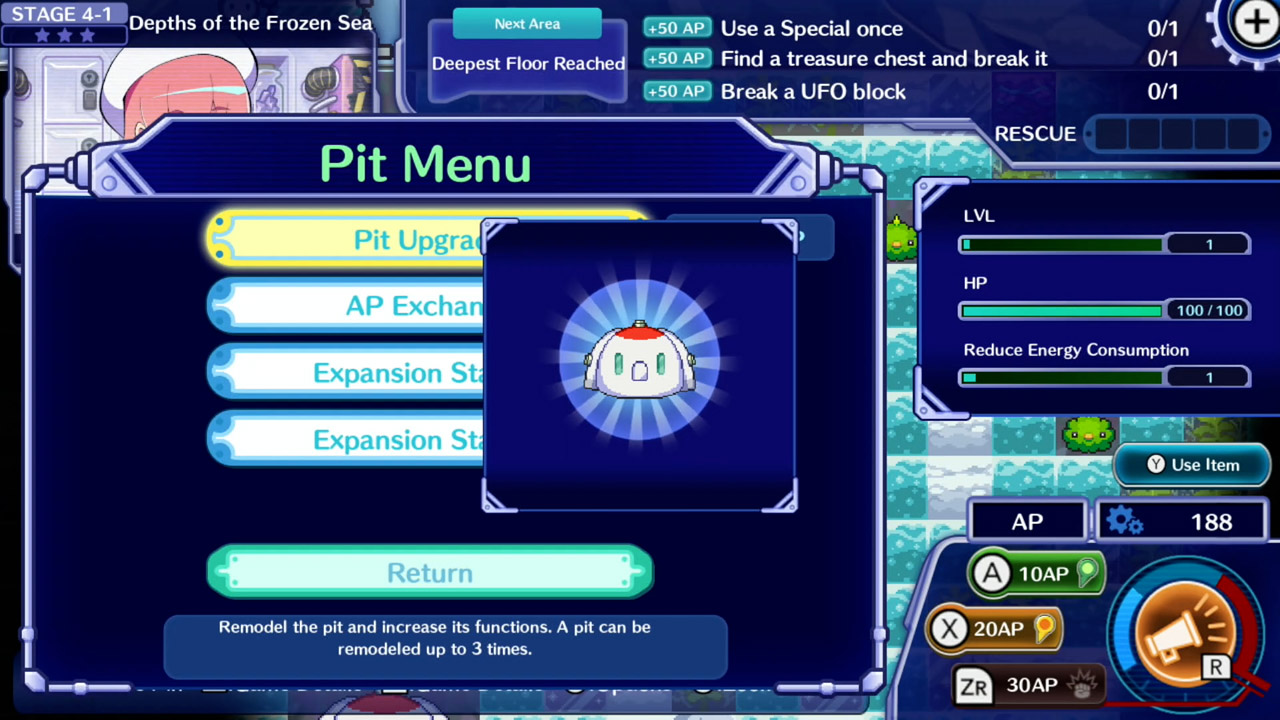Open the Deepest Floor Reached panel
Viewport: 1280px width, 720px height.
point(528,63)
